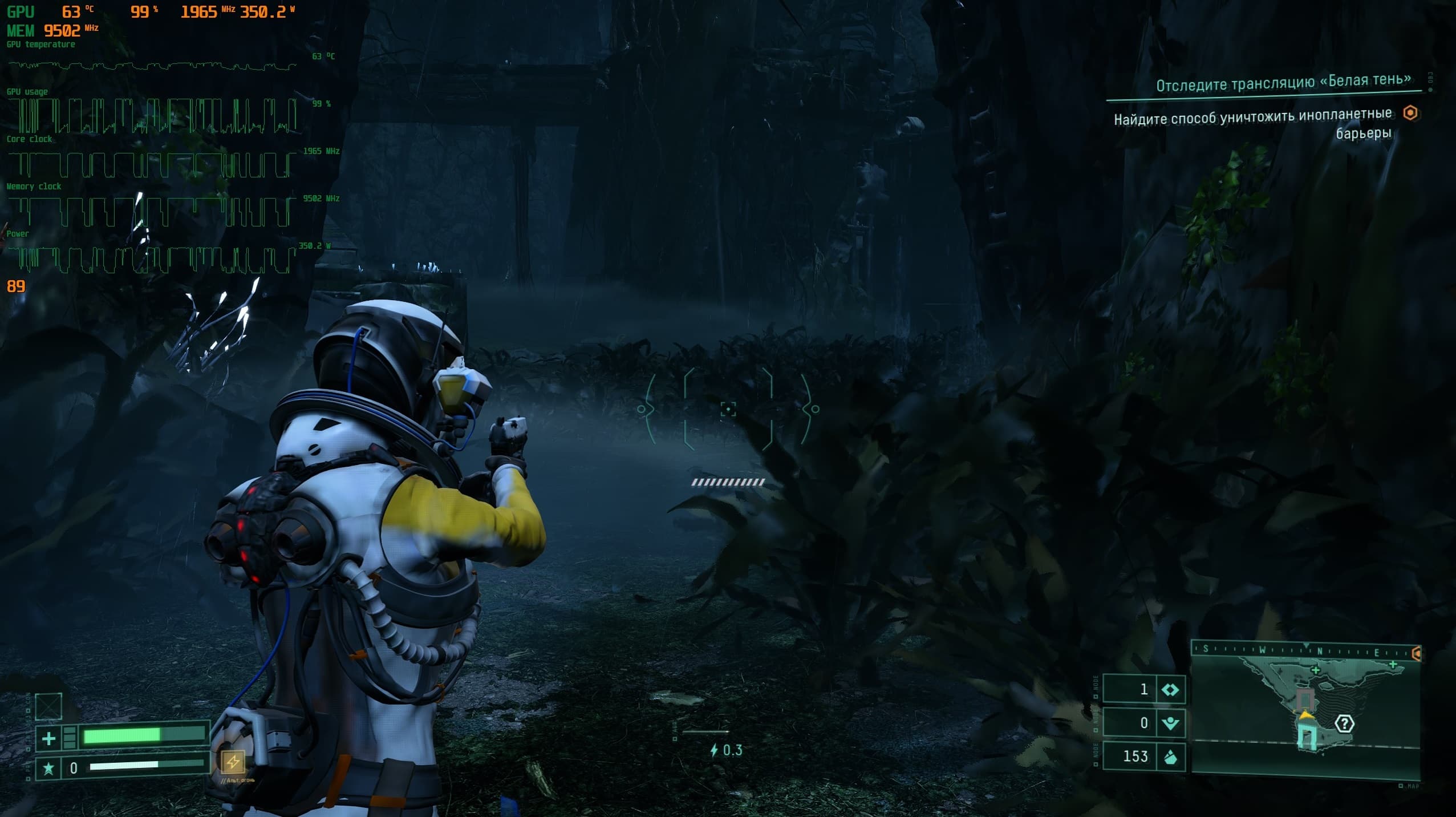
Task: Open the minimap panel
Action: pyautogui.click(x=1305, y=713)
